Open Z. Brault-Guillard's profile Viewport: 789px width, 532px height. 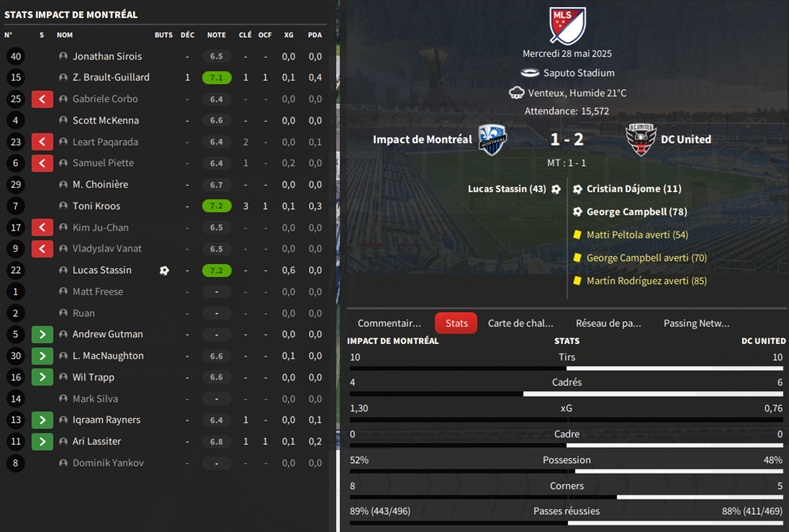[x=111, y=78]
